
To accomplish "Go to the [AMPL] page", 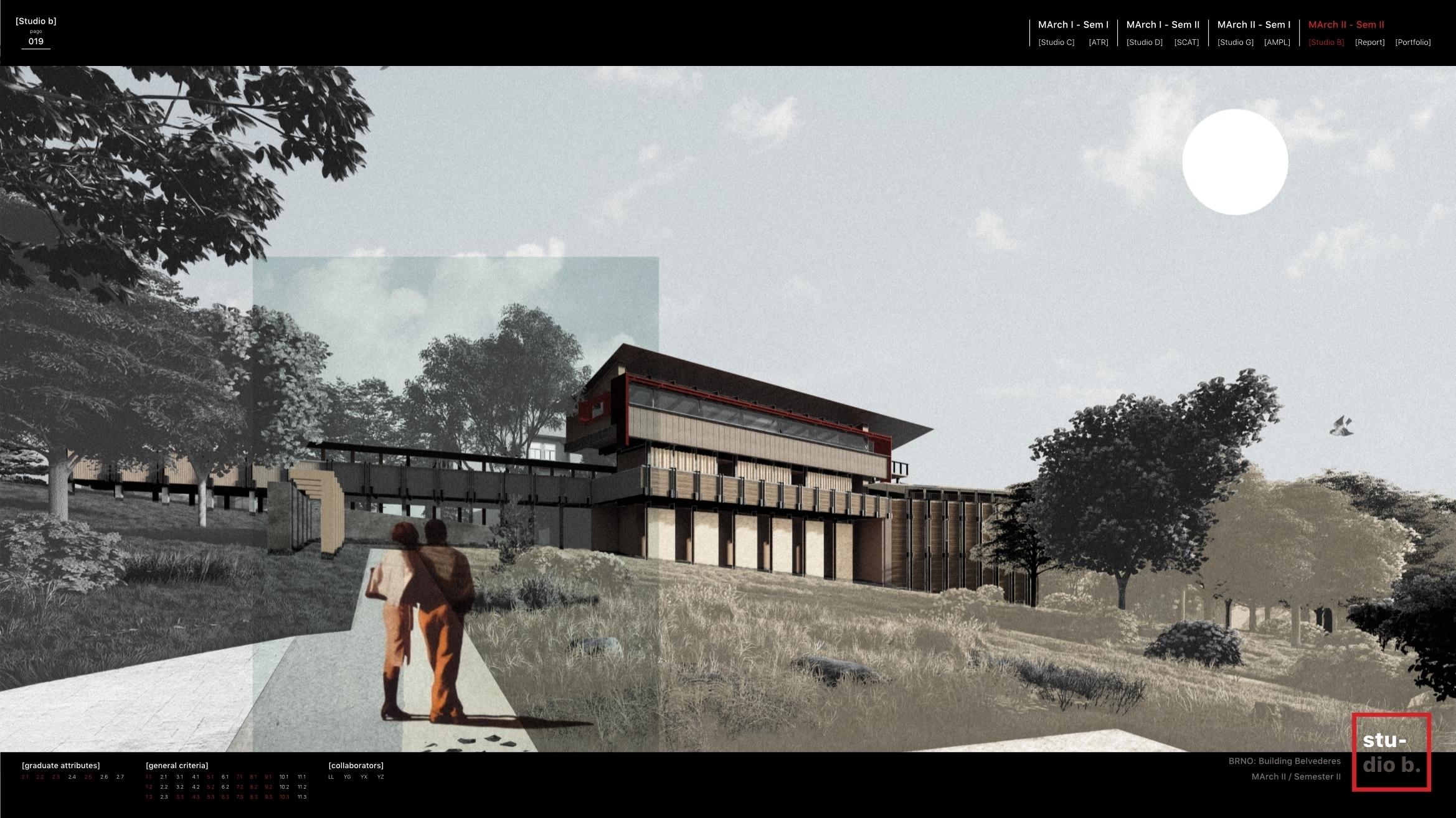I will pyautogui.click(x=1277, y=42).
